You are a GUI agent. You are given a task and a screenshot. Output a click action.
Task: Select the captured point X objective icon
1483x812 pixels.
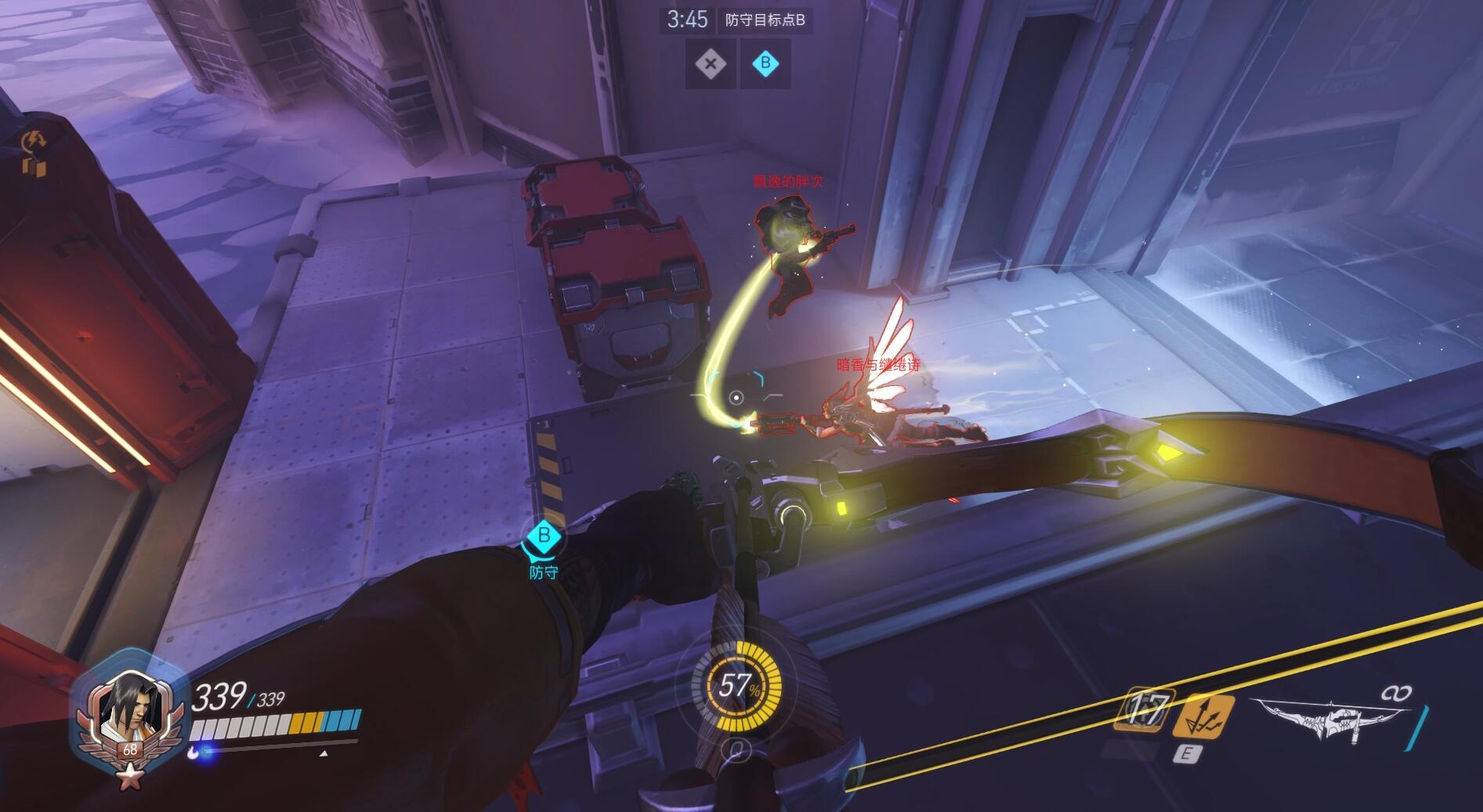[711, 64]
